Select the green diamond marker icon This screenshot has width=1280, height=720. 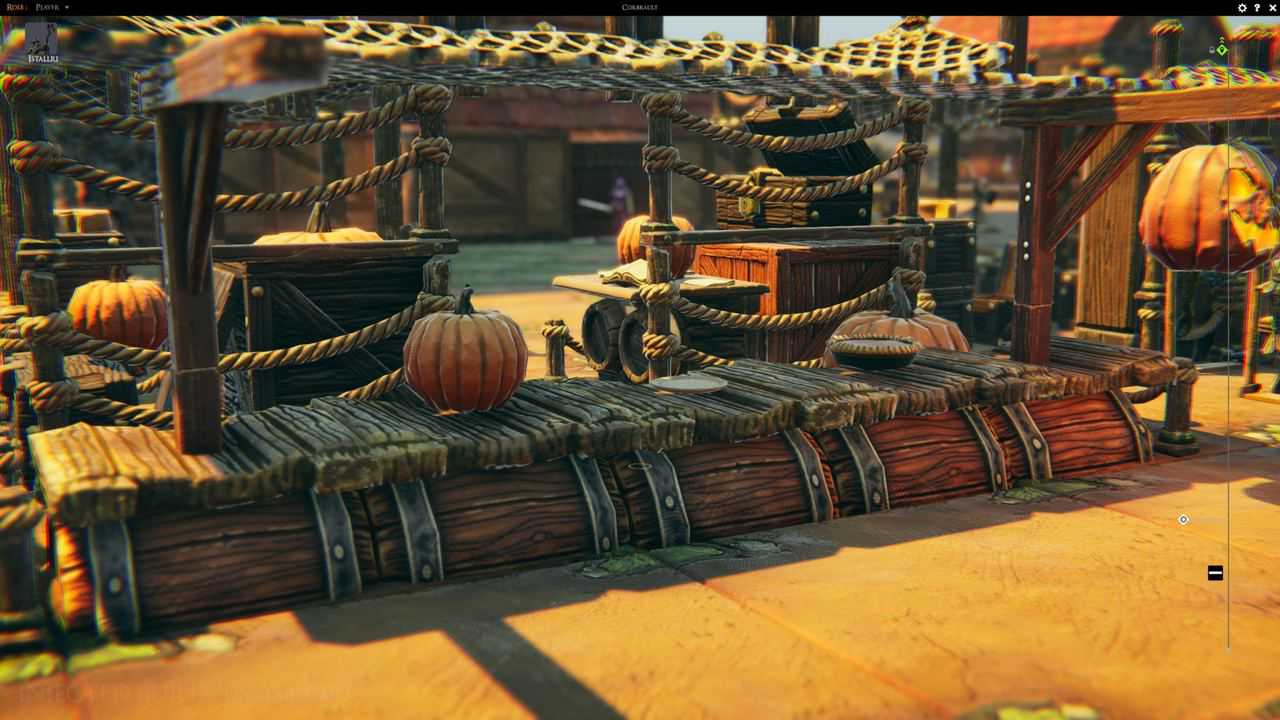point(1222,50)
